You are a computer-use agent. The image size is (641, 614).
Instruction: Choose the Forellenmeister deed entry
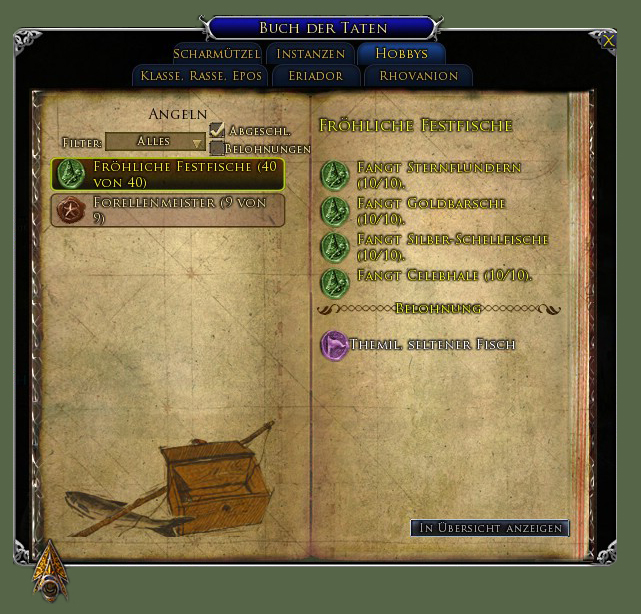[168, 210]
